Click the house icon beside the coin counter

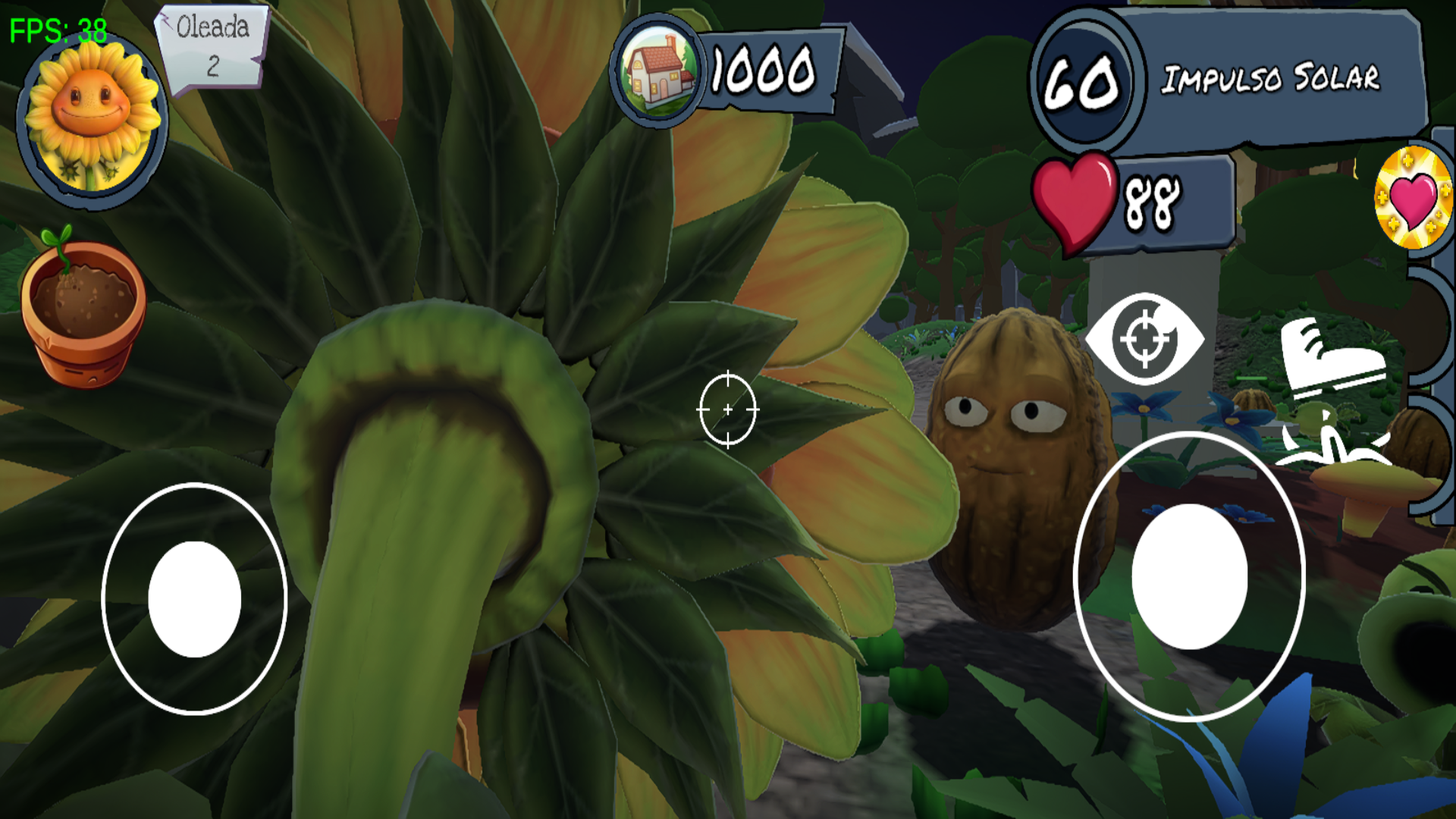tap(658, 71)
